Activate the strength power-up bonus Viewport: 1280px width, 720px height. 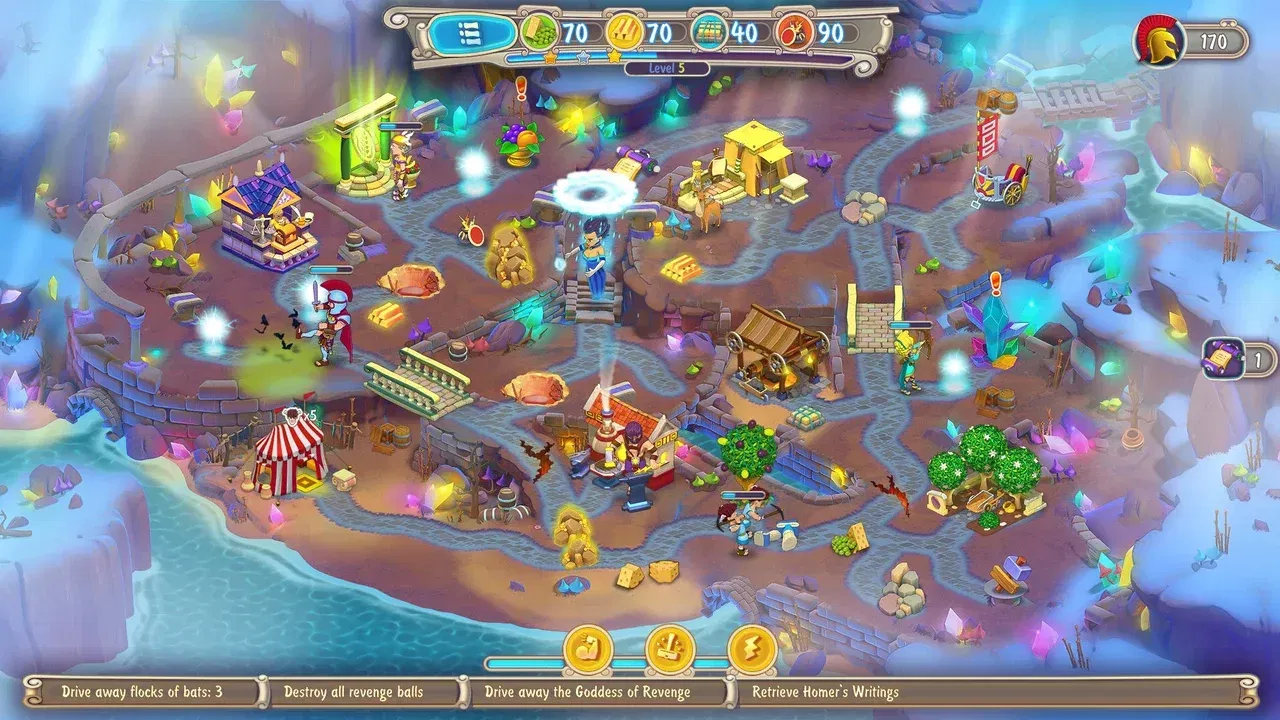pos(589,649)
